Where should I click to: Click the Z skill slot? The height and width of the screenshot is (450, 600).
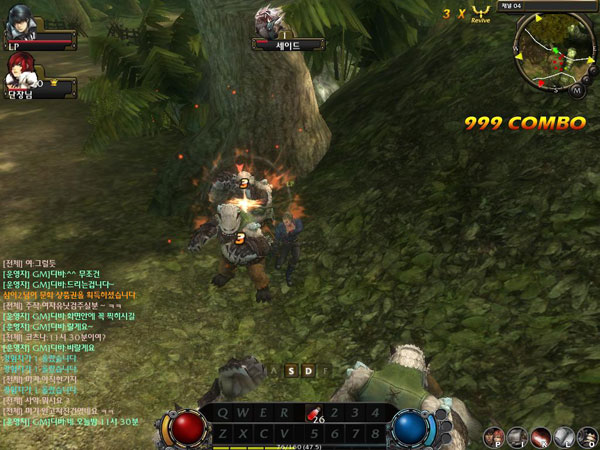pyautogui.click(x=222, y=432)
